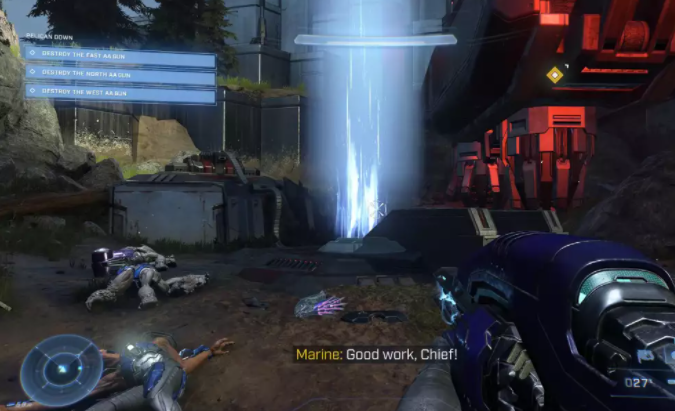Select the Destroy the North AA Gun objective
Viewport: 675px width, 411px height.
[119, 73]
